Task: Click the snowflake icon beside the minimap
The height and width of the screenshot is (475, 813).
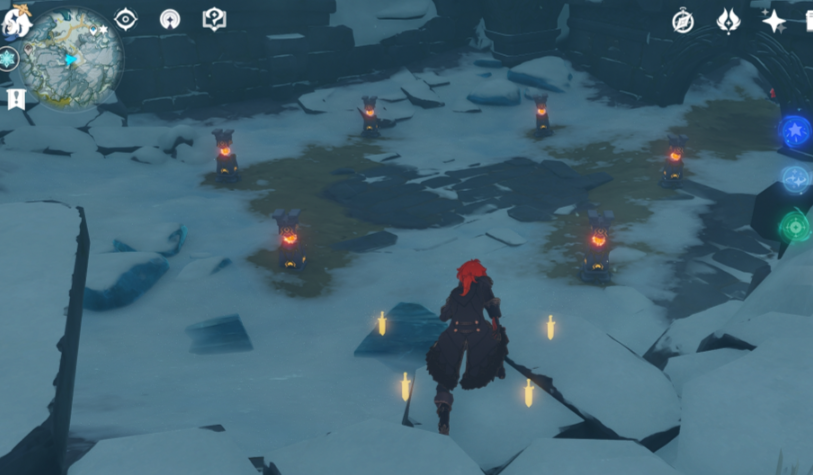Action: 9,59
